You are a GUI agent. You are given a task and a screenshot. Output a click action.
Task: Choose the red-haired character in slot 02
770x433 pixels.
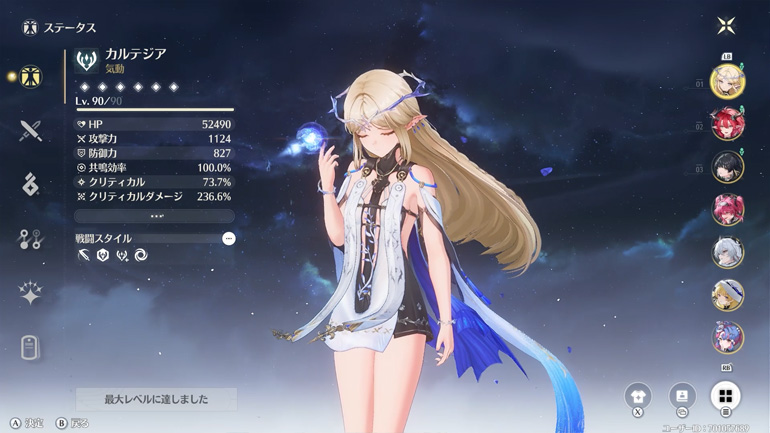[x=727, y=124]
